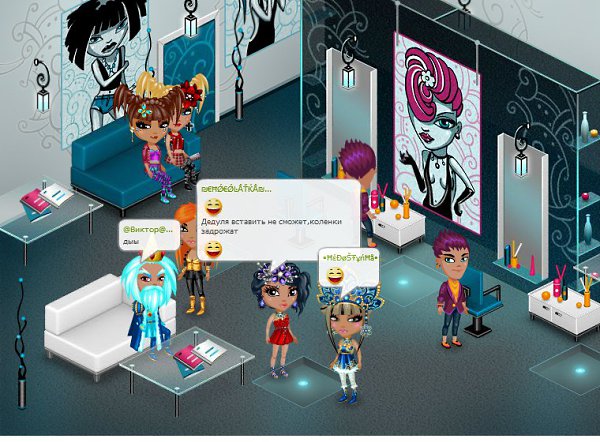Open the •MёDoŞүлмă• smiley chat bubble

click(x=349, y=267)
